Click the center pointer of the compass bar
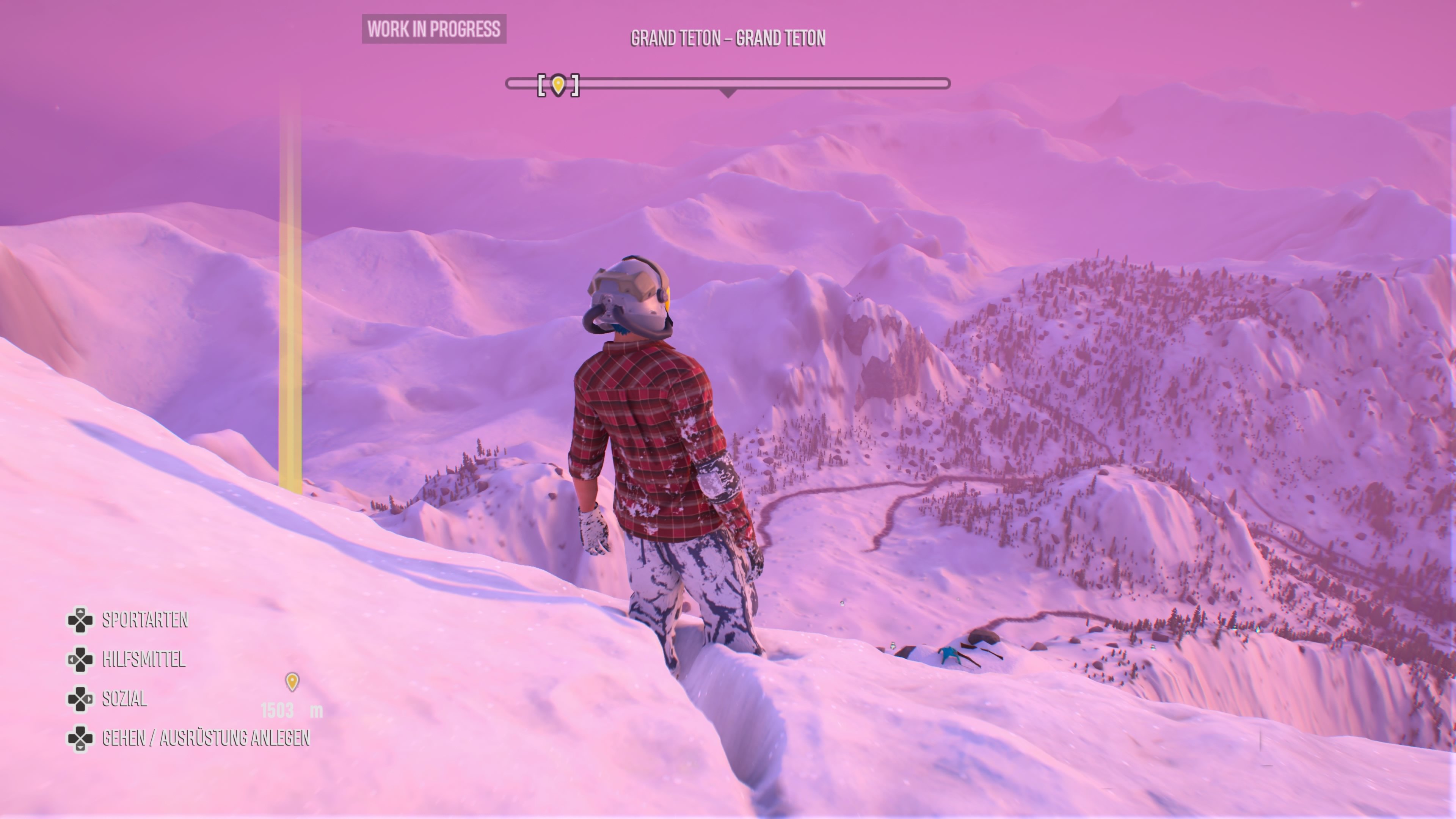1456x819 pixels. point(728,93)
